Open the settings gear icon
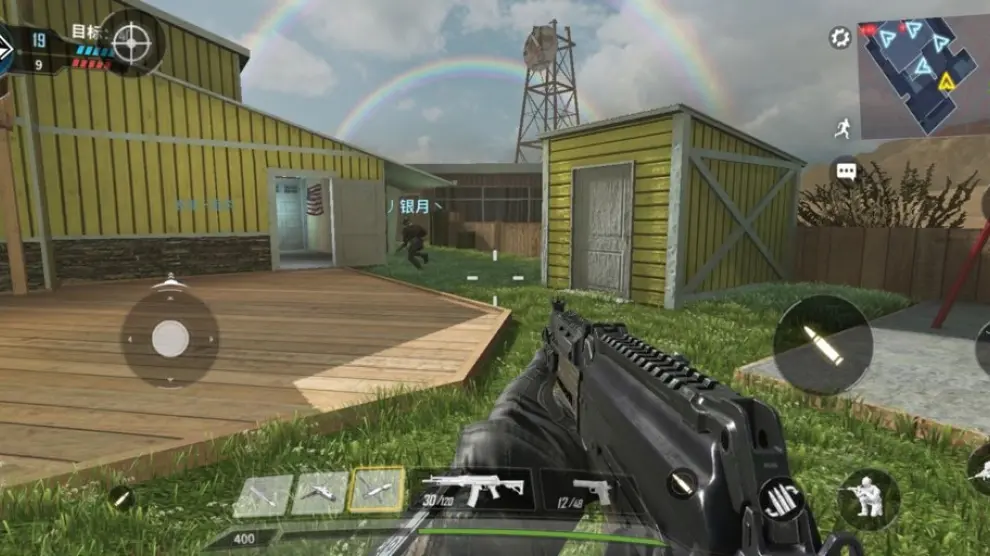Image resolution: width=990 pixels, height=556 pixels. 840,38
